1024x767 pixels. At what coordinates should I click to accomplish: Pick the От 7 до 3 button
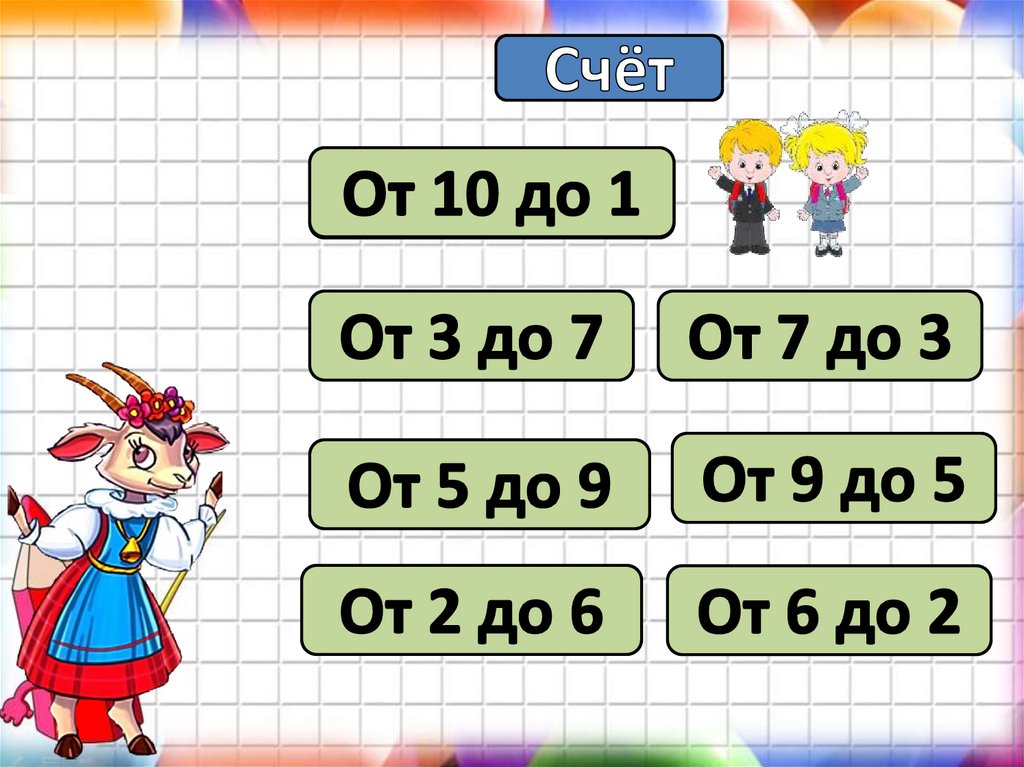(x=819, y=336)
